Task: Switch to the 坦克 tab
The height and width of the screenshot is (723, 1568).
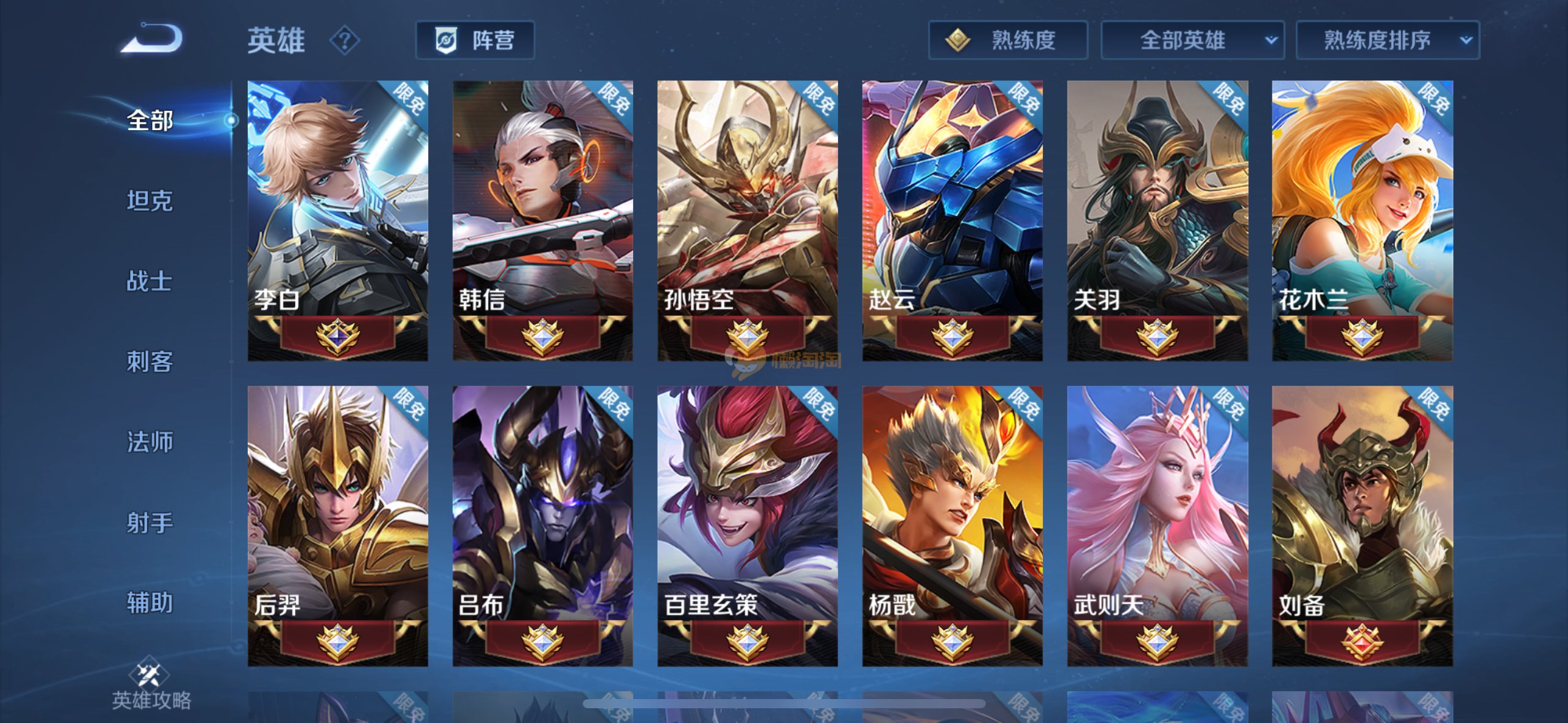Action: tap(150, 201)
